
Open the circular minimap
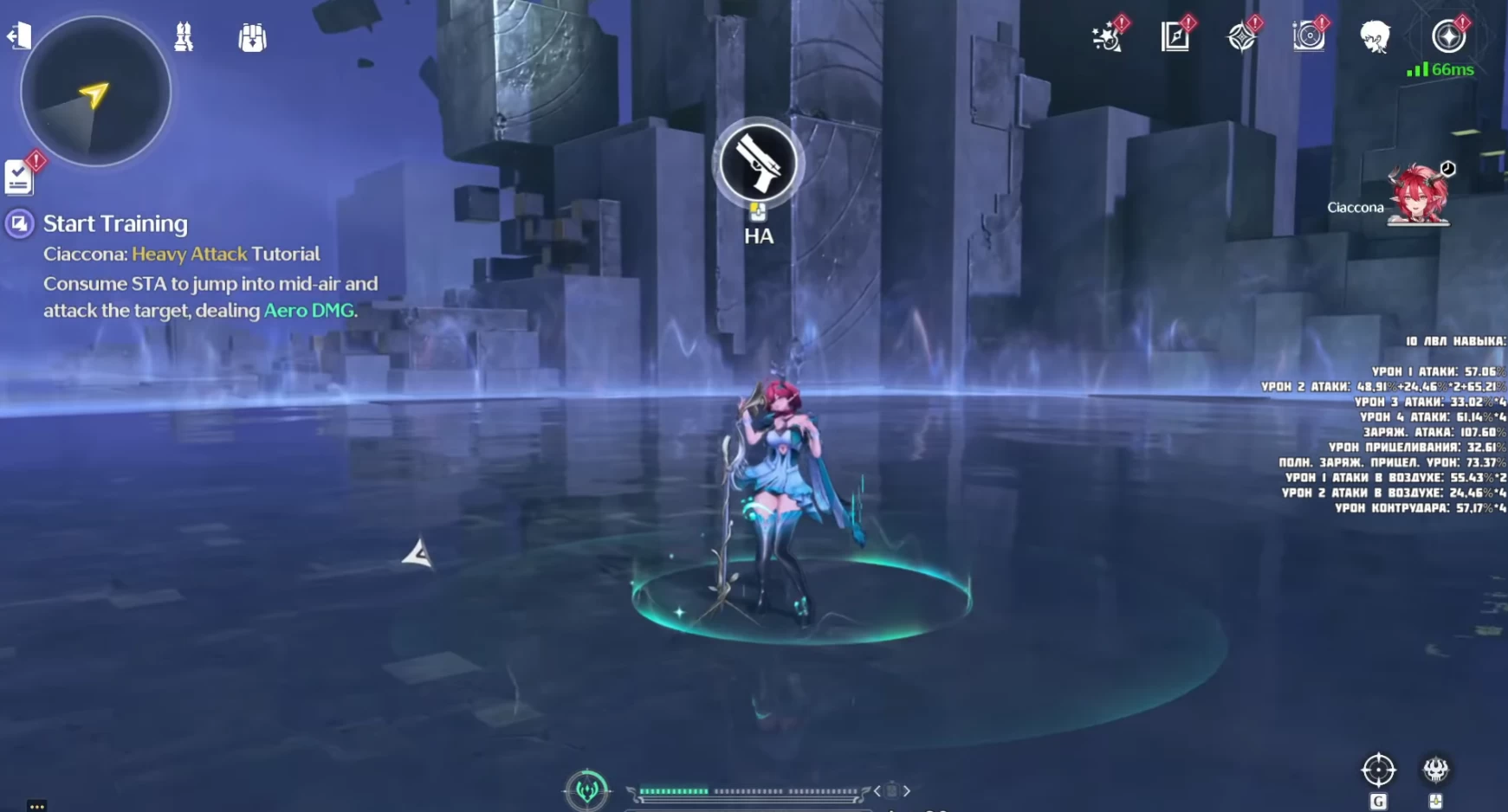[95, 92]
